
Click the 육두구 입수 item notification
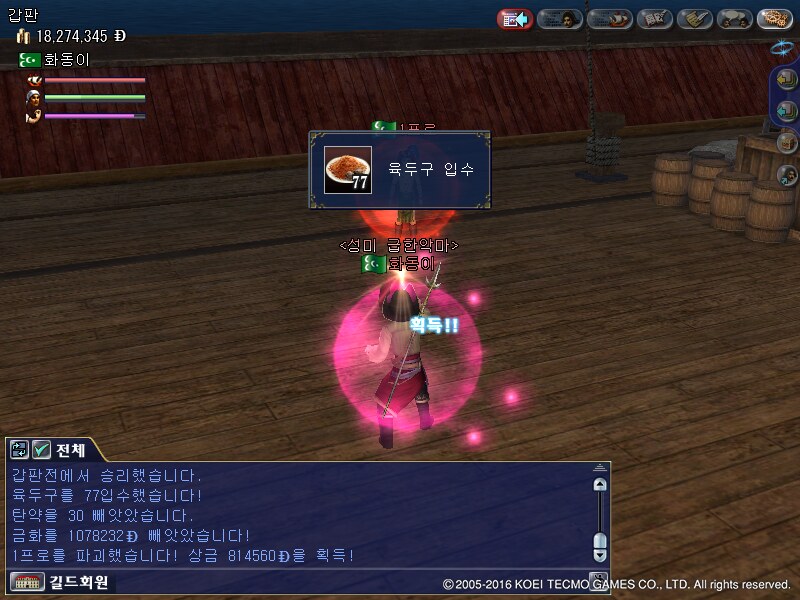(x=400, y=170)
